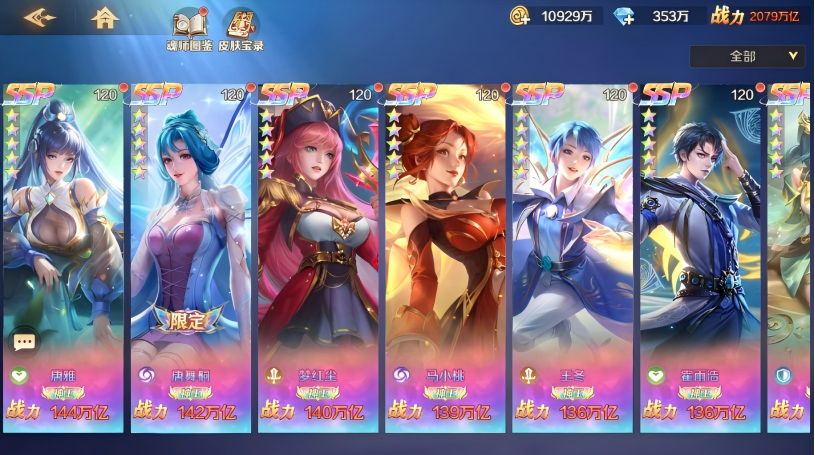Add more diamonds via plus icon

[x=624, y=15]
